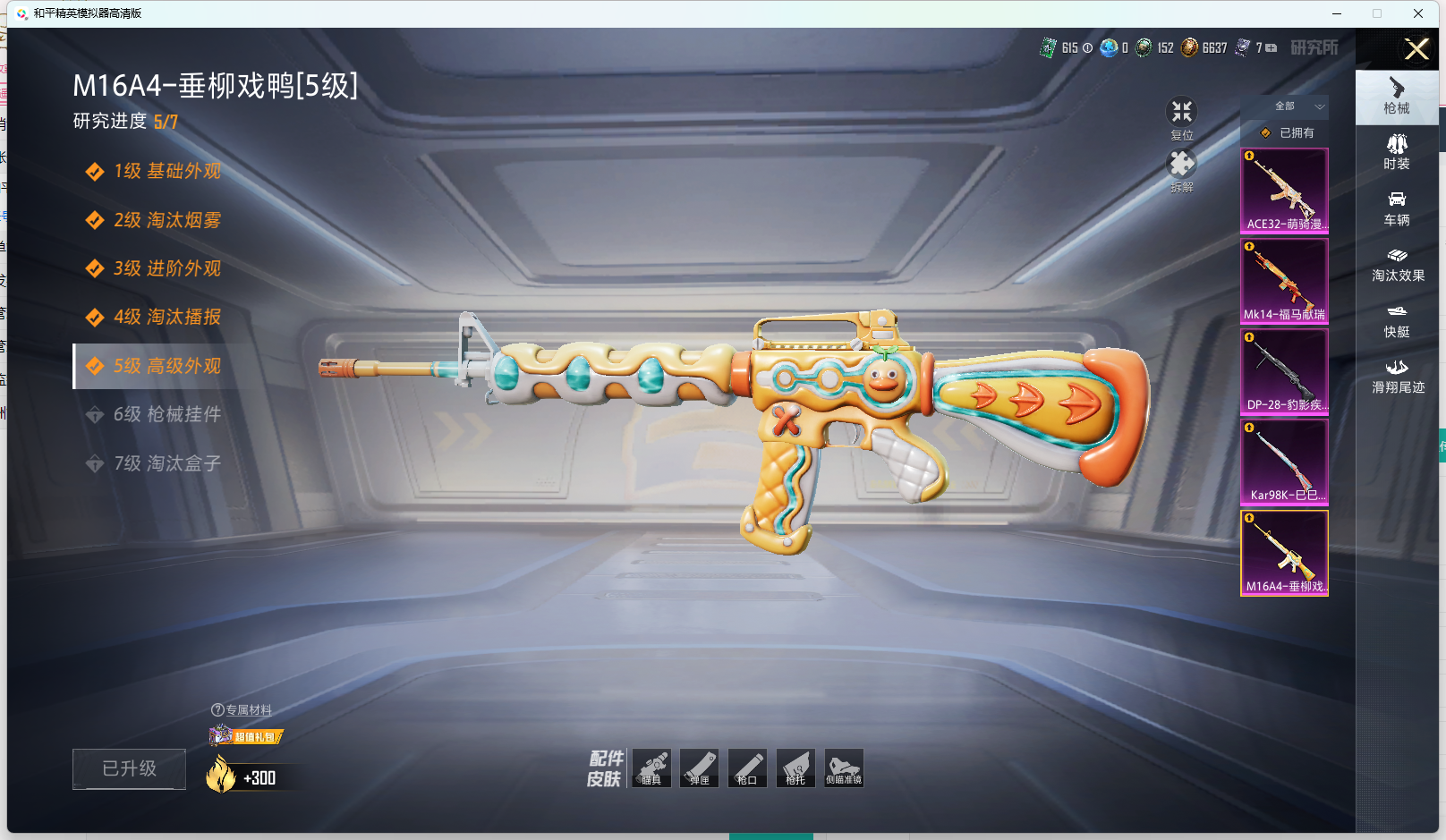Switch to the 滑翔尾迹 tab

[x=1398, y=377]
